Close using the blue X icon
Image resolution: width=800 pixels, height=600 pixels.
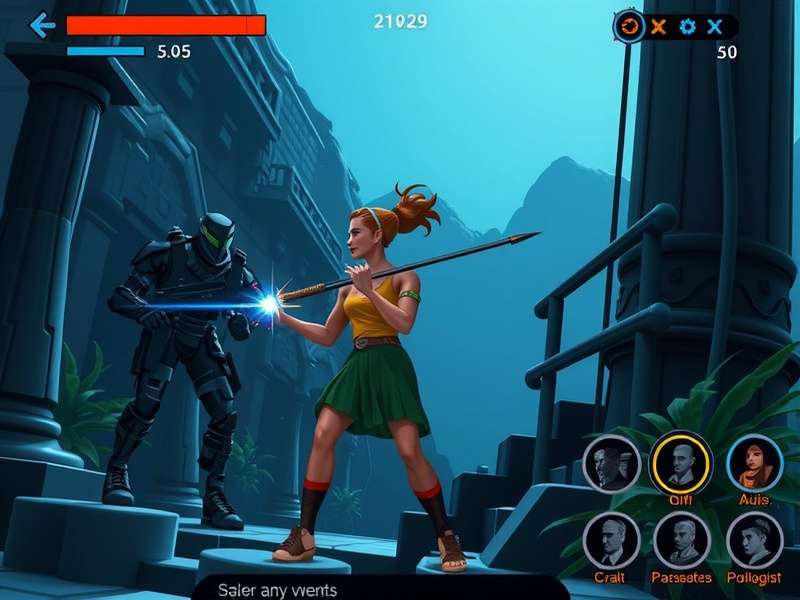click(714, 27)
